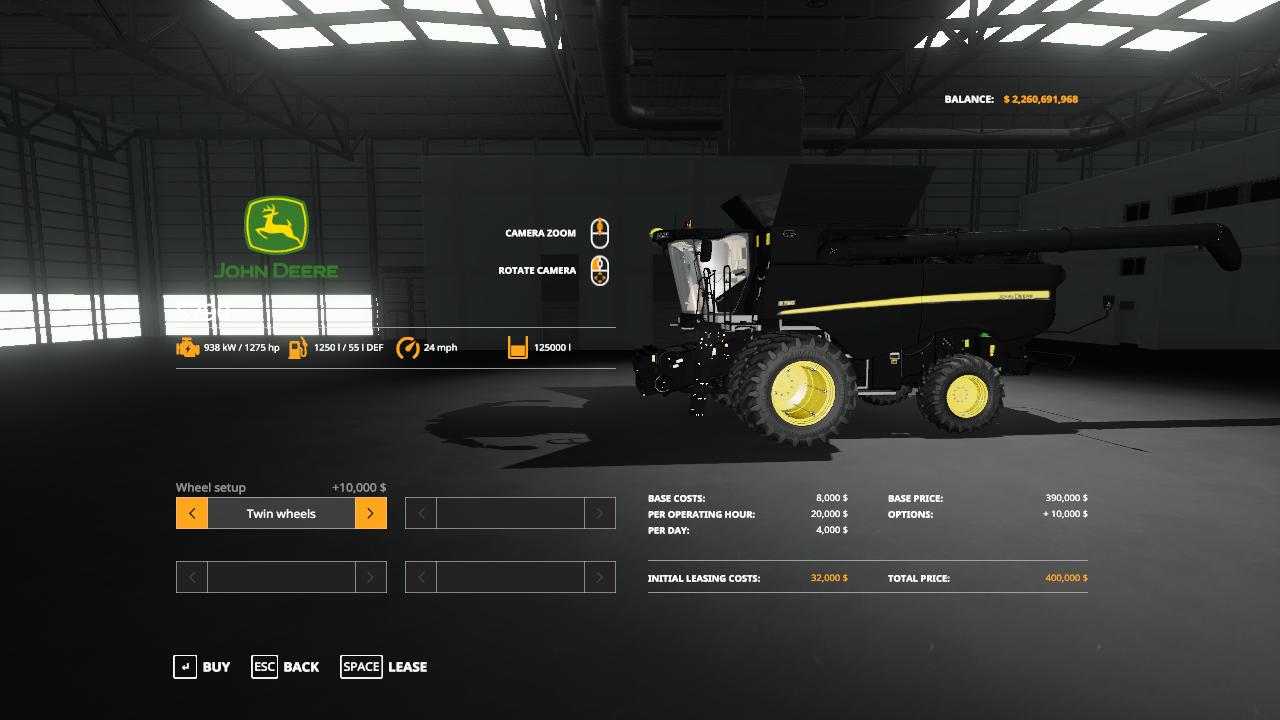Go back from the shop configuration
The image size is (1280, 720).
point(286,667)
